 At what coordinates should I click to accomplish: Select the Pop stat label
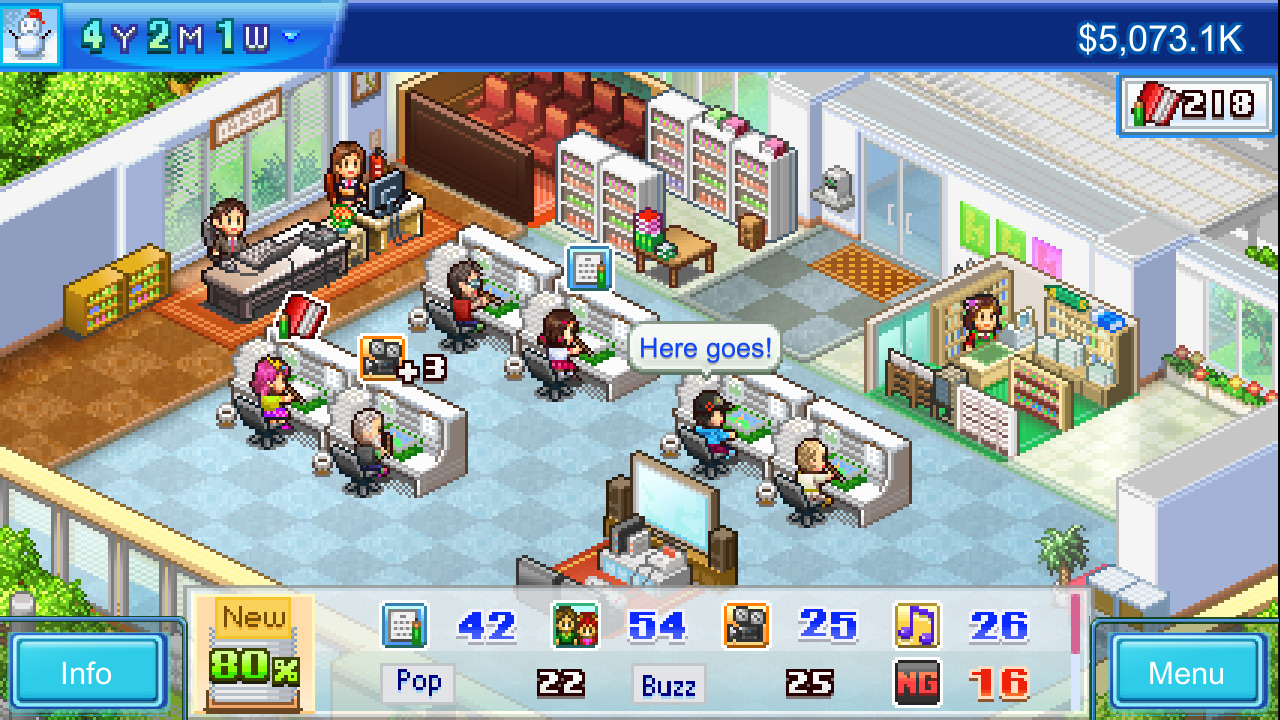click(x=418, y=684)
